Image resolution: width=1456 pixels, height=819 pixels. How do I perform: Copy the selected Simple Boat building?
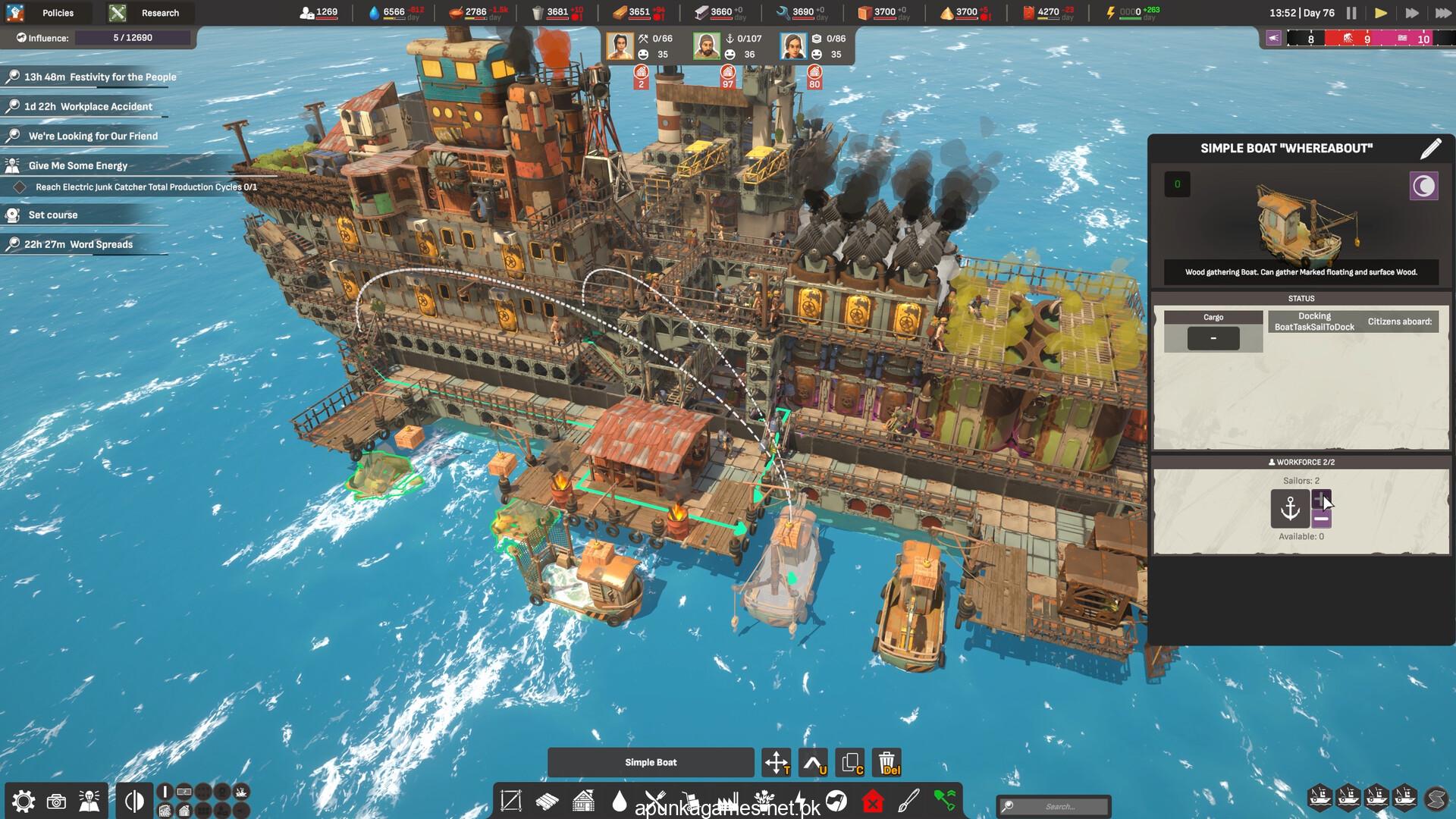[850, 762]
